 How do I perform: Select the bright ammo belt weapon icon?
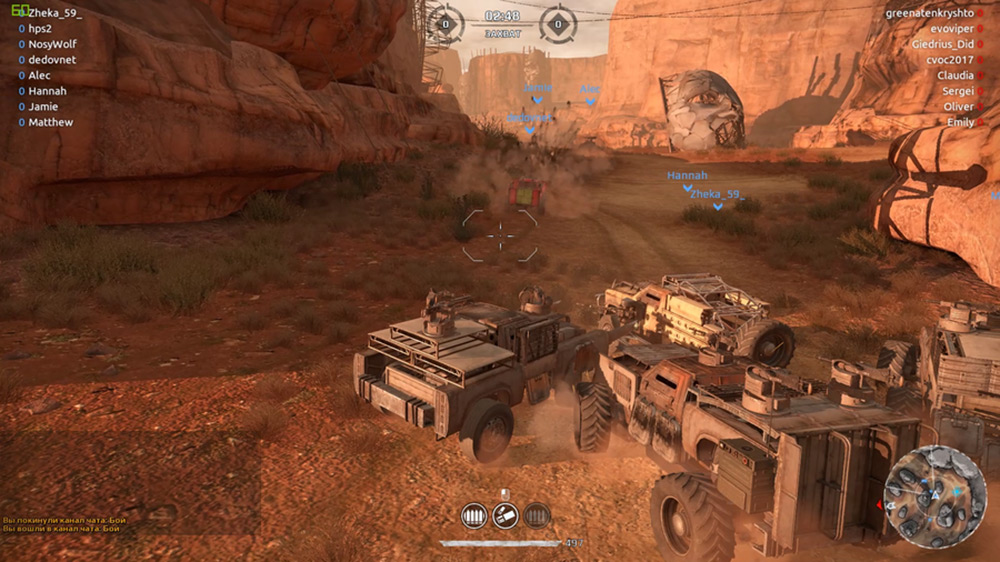474,516
